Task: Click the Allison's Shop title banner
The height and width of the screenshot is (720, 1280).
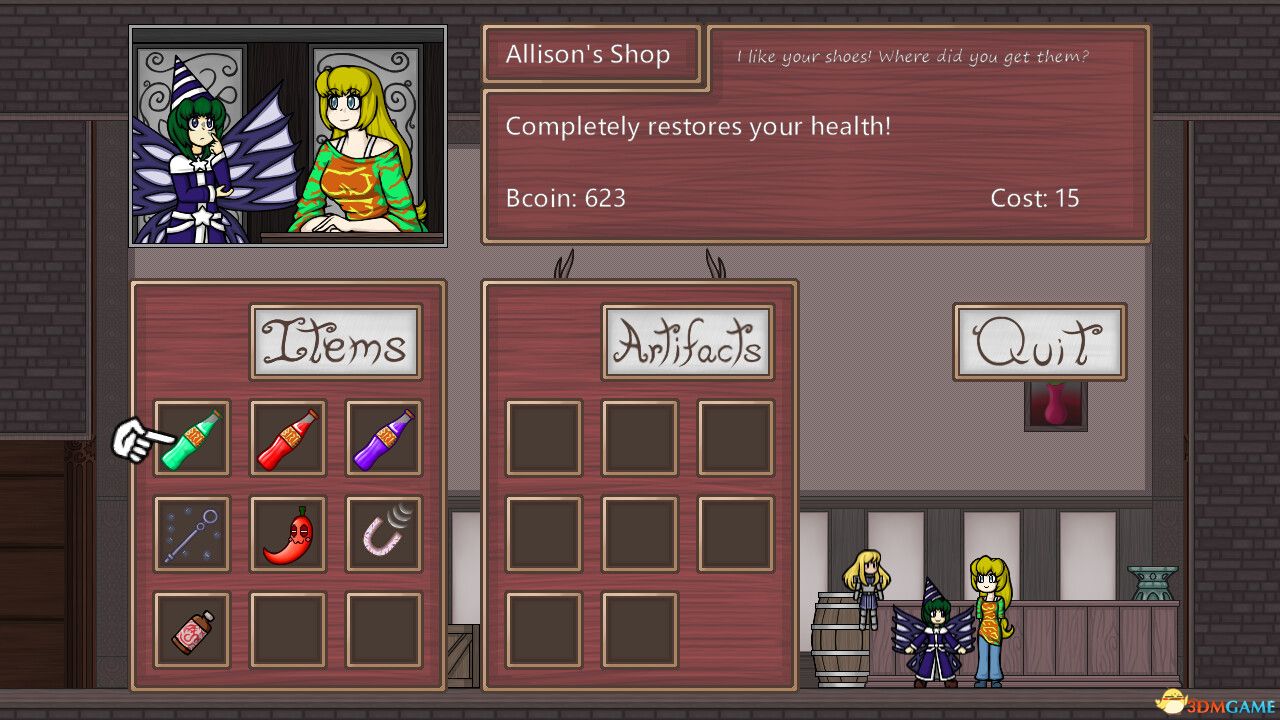Action: [590, 54]
